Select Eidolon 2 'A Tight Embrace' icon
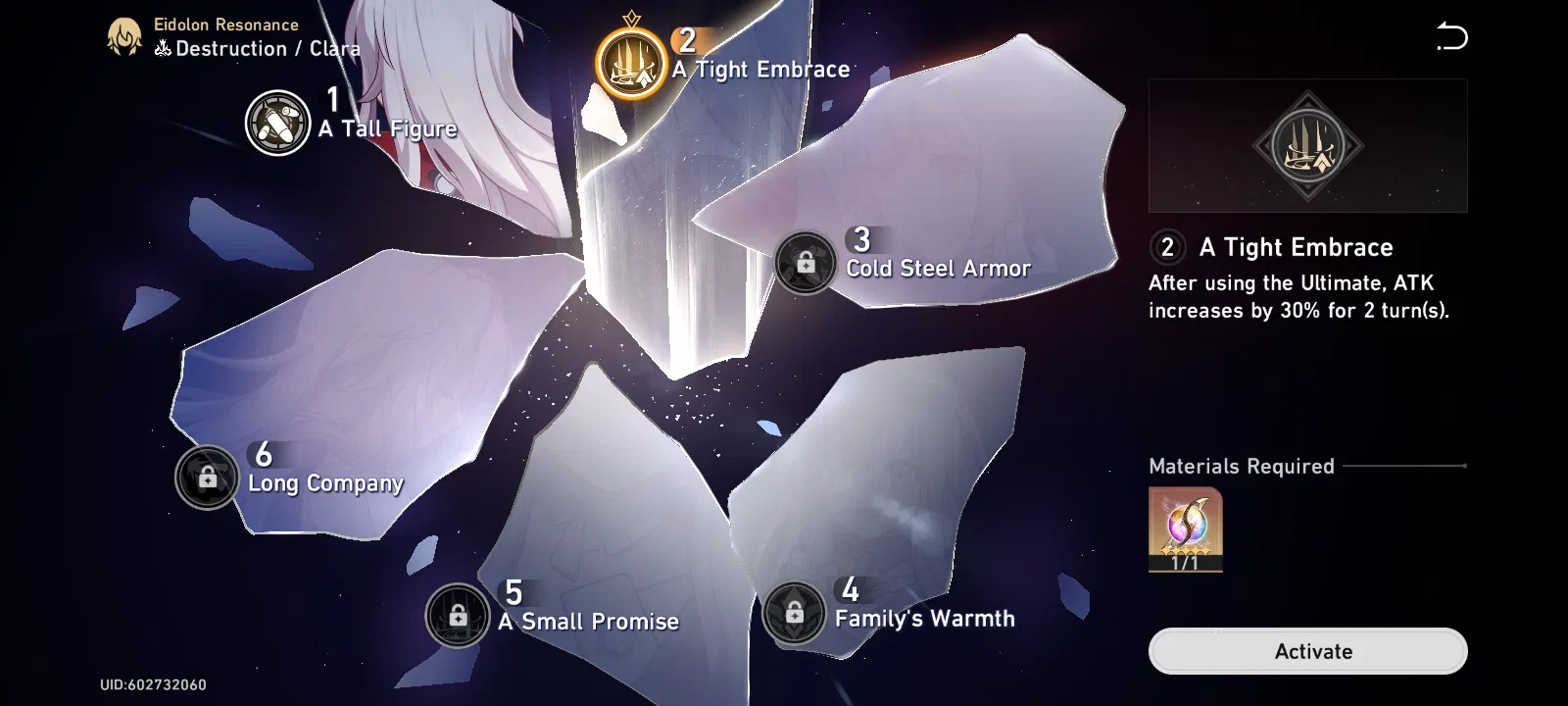Viewport: 1568px width, 706px height. tap(632, 56)
